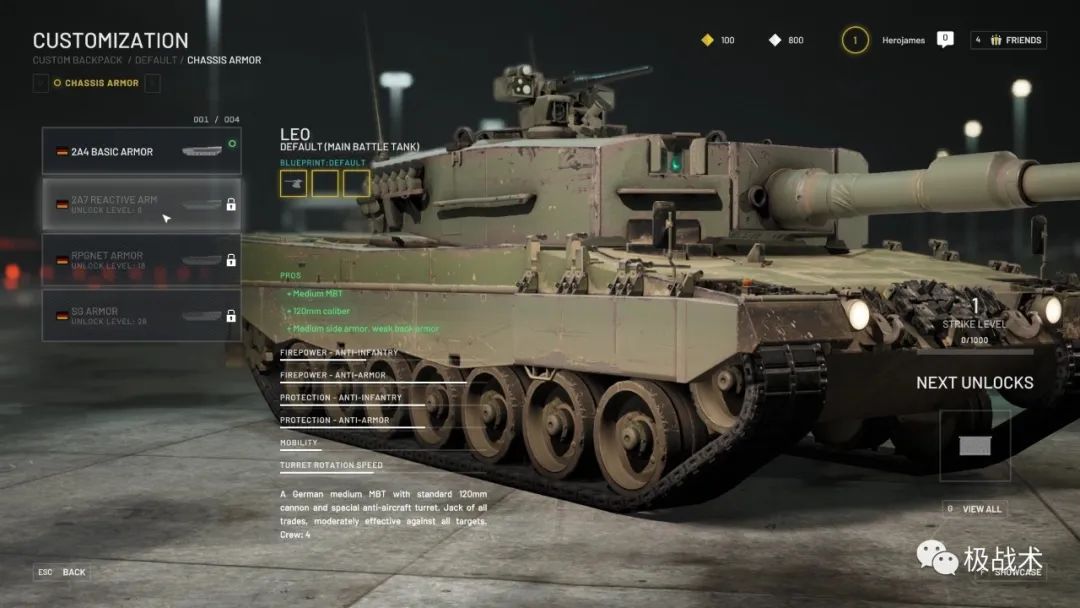Open the Default breadcrumb level
The width and height of the screenshot is (1080, 608).
(156, 60)
